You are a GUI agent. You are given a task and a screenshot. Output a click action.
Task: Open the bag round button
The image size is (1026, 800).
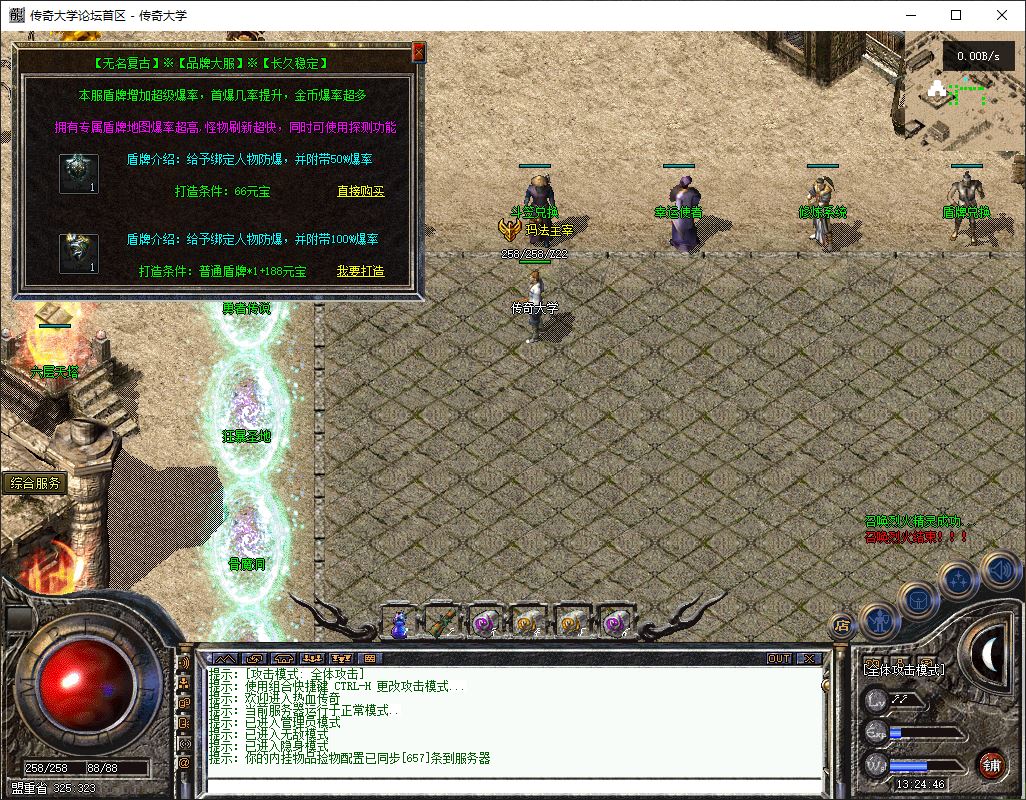[x=917, y=600]
